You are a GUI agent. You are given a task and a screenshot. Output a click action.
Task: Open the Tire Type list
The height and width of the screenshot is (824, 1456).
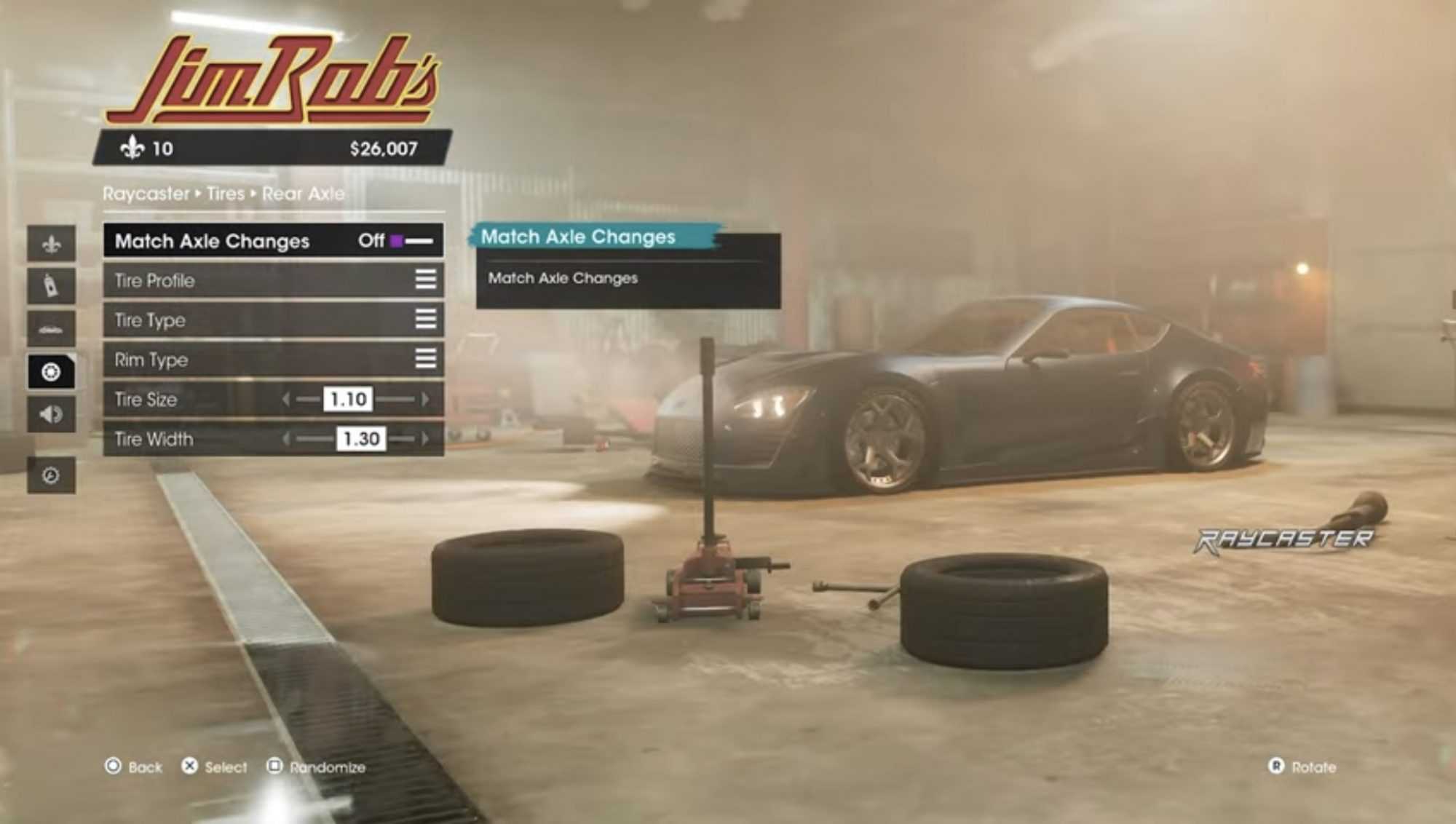(425, 320)
